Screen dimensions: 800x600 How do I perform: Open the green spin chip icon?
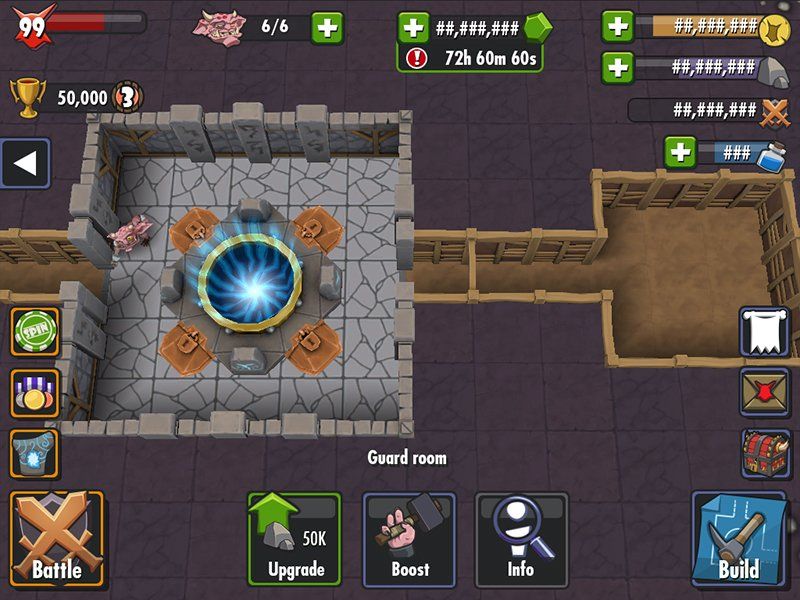pyautogui.click(x=35, y=332)
